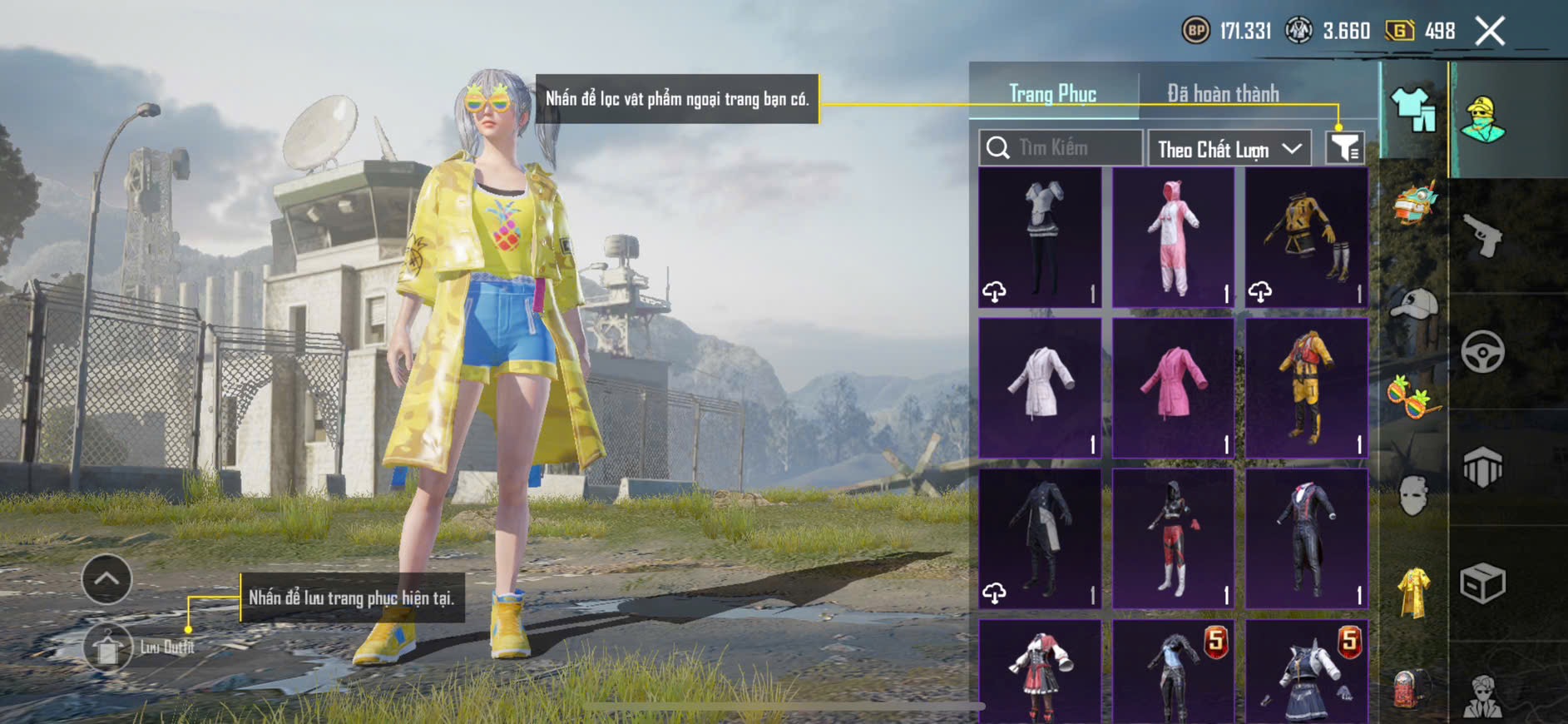1568x724 pixels.
Task: Open the steering wheel vehicle section
Action: click(x=1482, y=352)
